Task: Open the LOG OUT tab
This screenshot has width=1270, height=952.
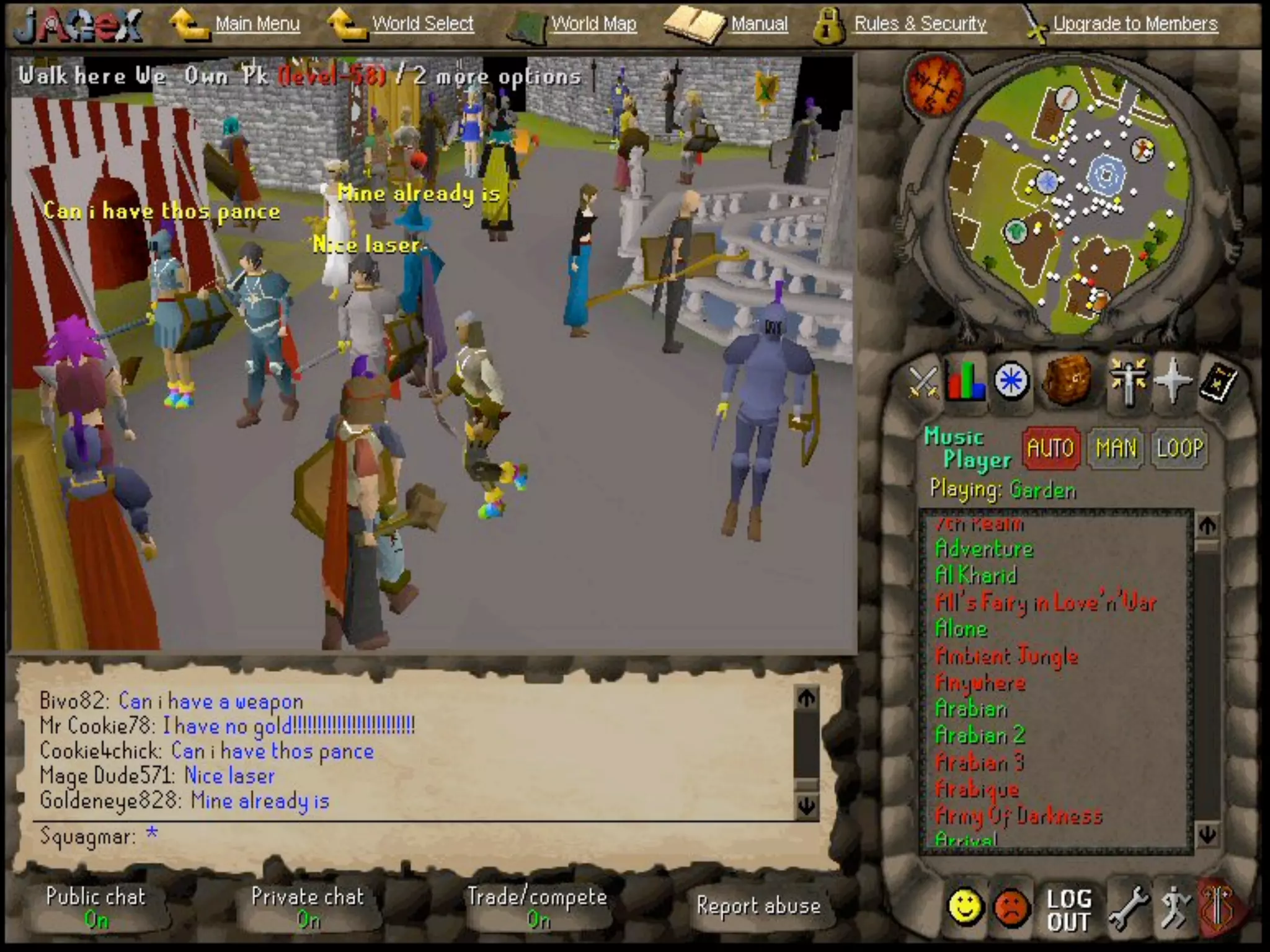Action: point(1068,910)
